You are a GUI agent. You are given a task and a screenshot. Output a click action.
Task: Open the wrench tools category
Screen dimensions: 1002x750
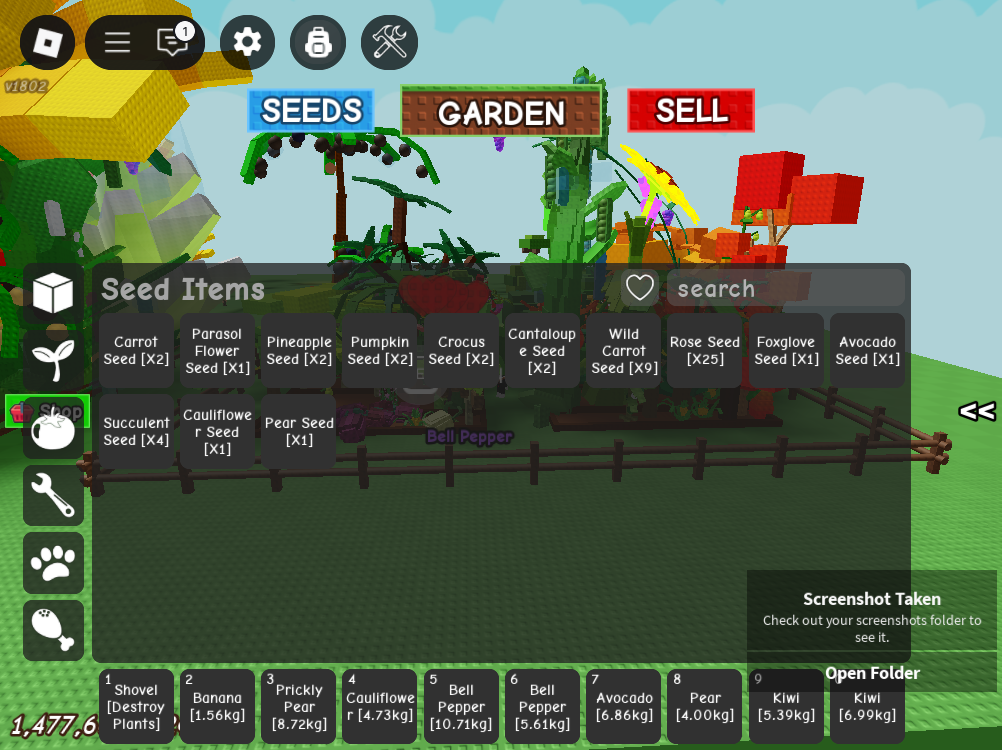pos(53,495)
